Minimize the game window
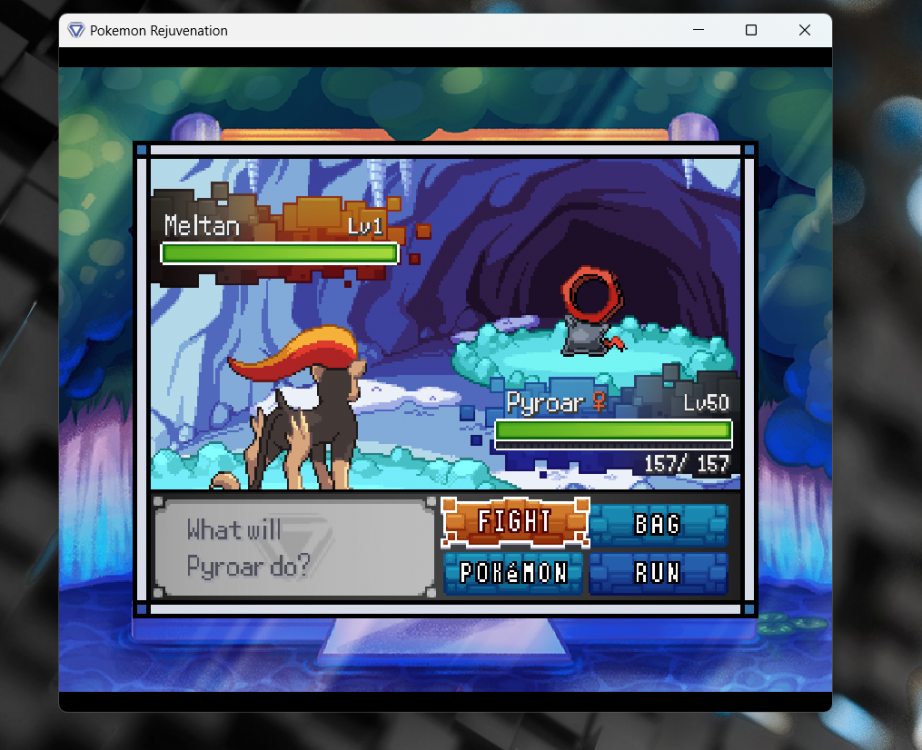Image resolution: width=922 pixels, height=750 pixels. 698,30
